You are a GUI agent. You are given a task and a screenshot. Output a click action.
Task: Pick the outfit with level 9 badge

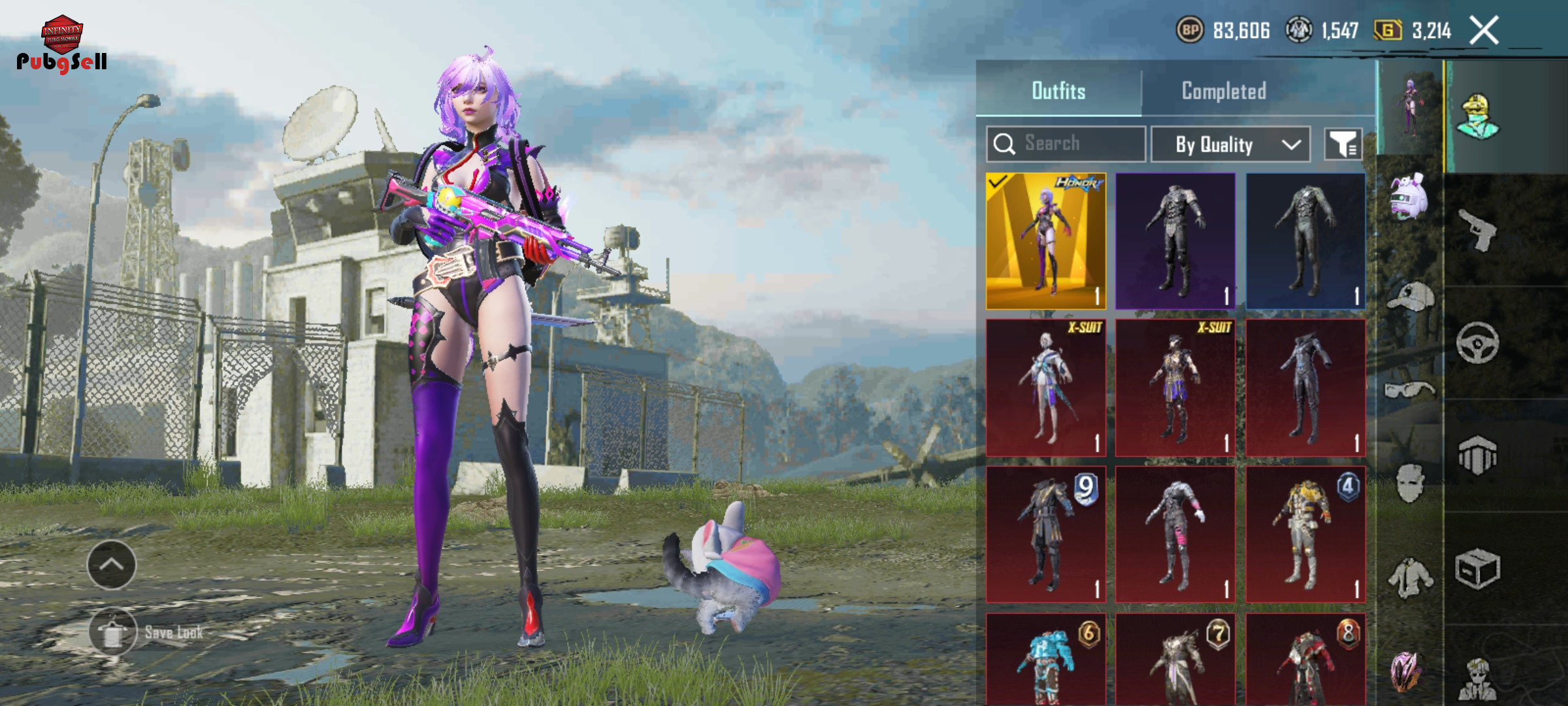tap(1046, 534)
